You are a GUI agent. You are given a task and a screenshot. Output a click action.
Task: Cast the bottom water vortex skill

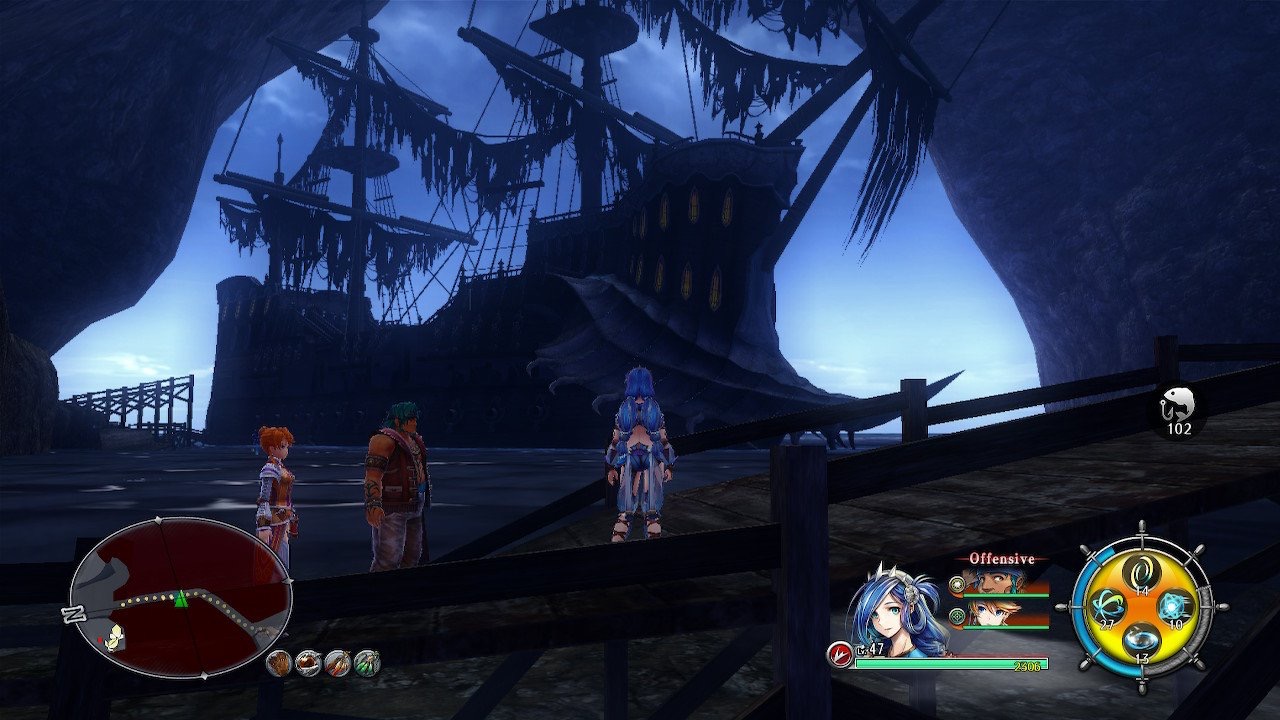coord(1141,641)
